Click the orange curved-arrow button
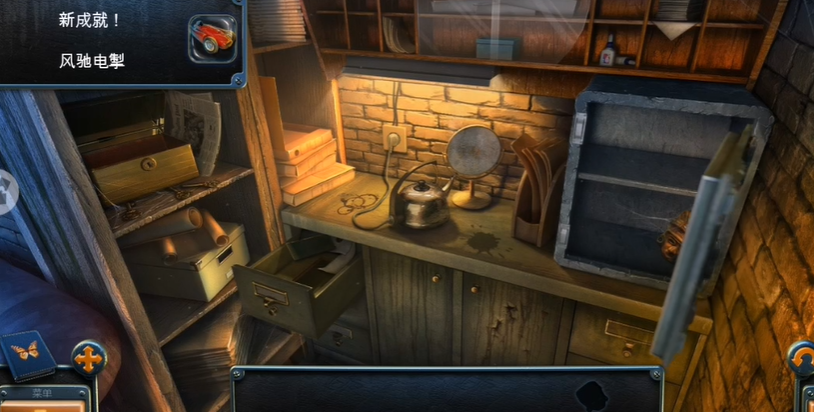This screenshot has height=412, width=814. click(802, 358)
